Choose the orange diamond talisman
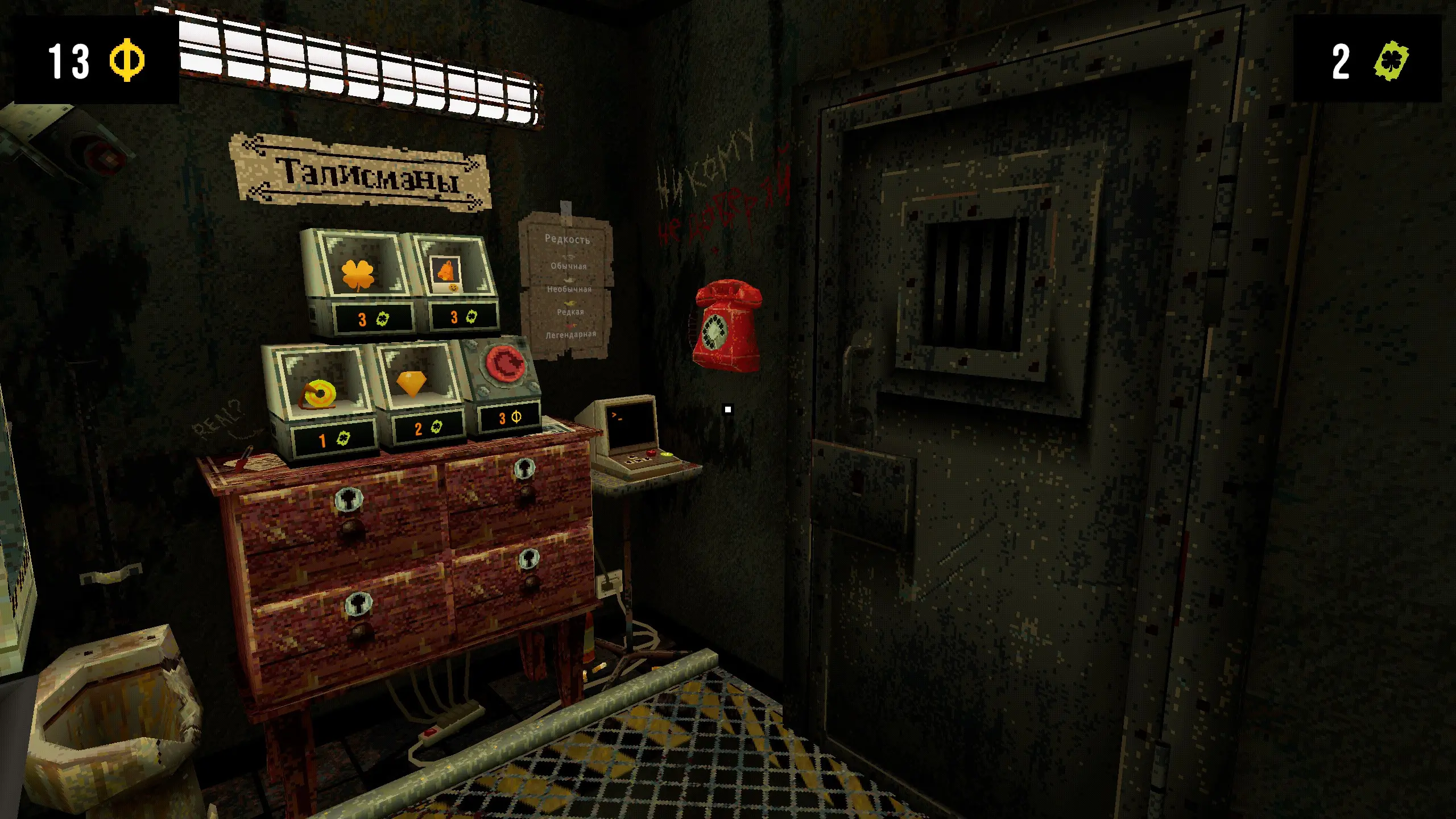This screenshot has width=1456, height=819. point(411,383)
